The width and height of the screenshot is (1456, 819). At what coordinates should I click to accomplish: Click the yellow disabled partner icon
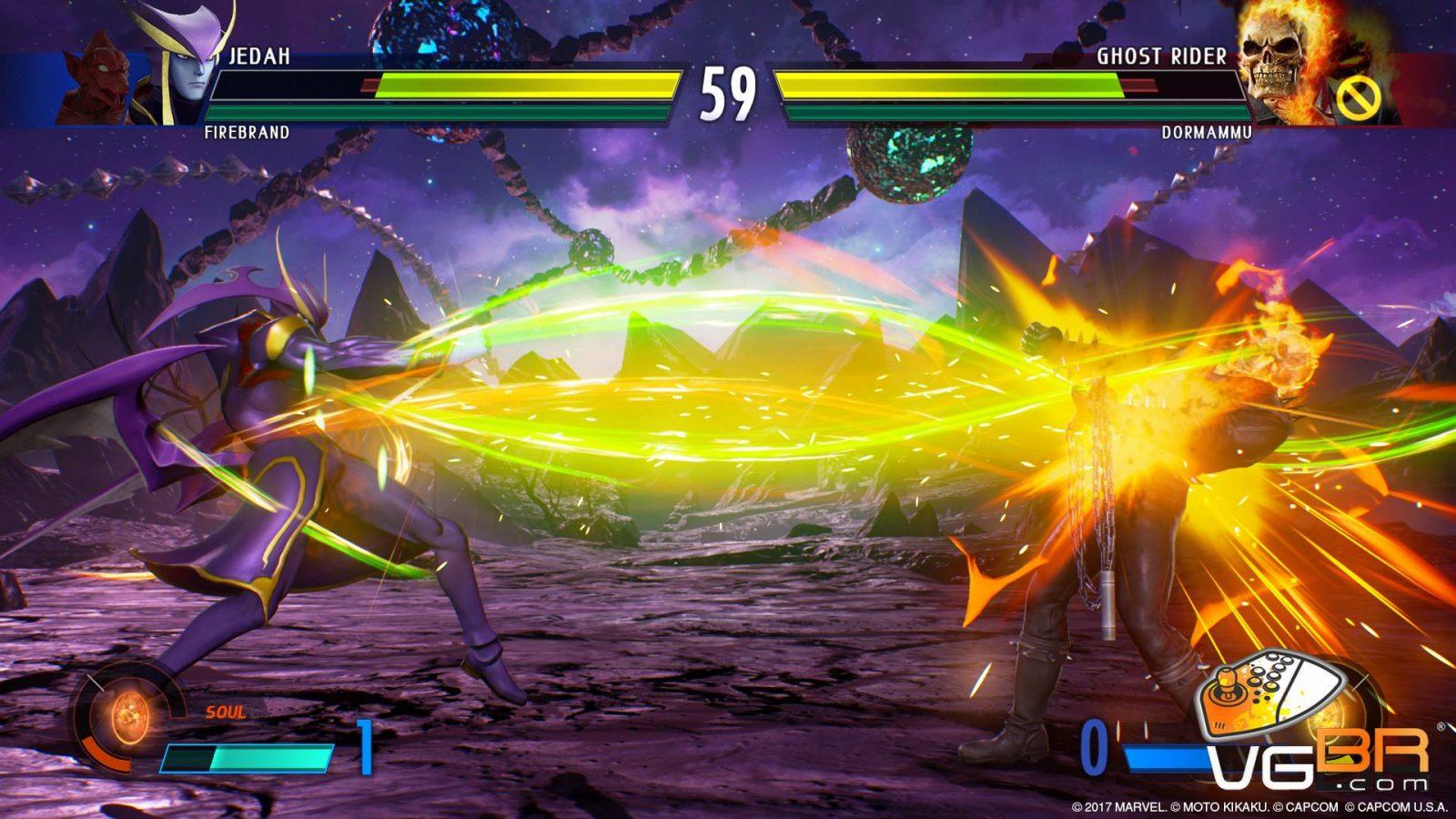(1359, 96)
